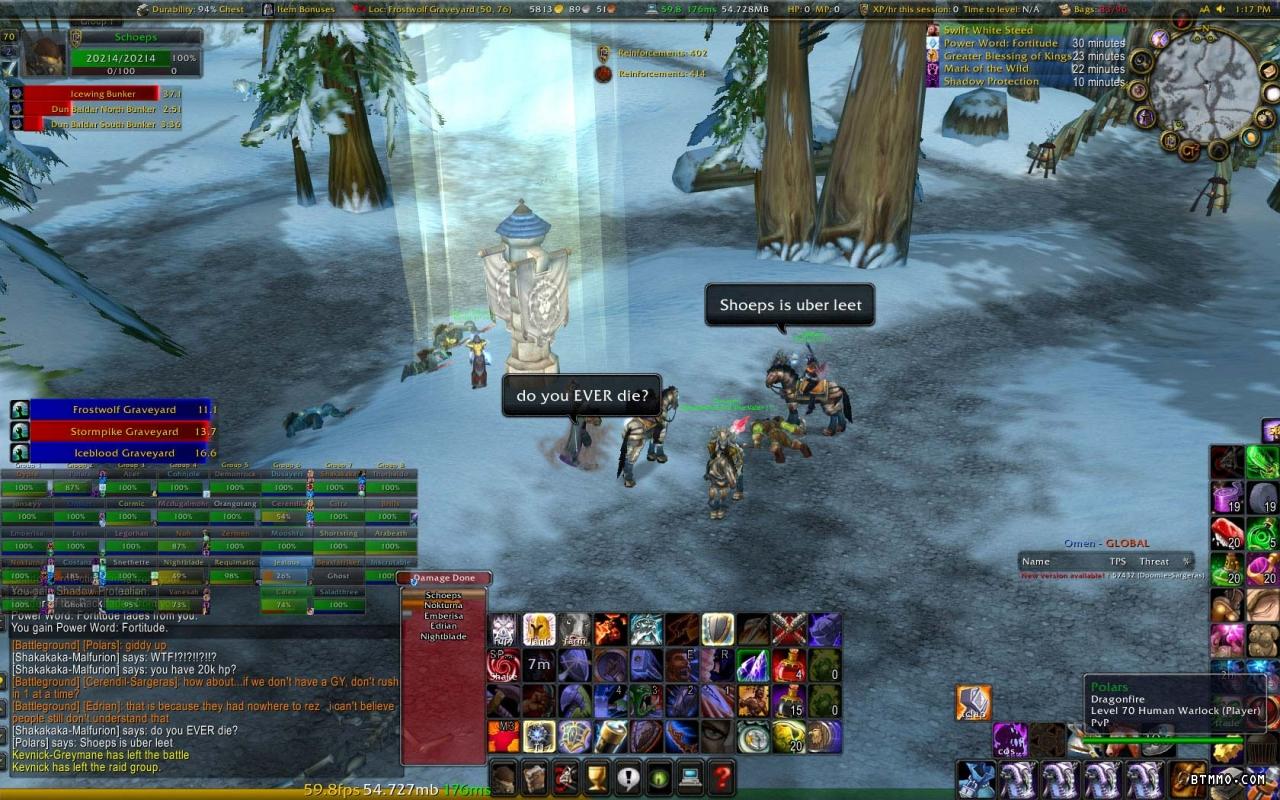
Task: Open the main menu computer icon
Action: (691, 776)
